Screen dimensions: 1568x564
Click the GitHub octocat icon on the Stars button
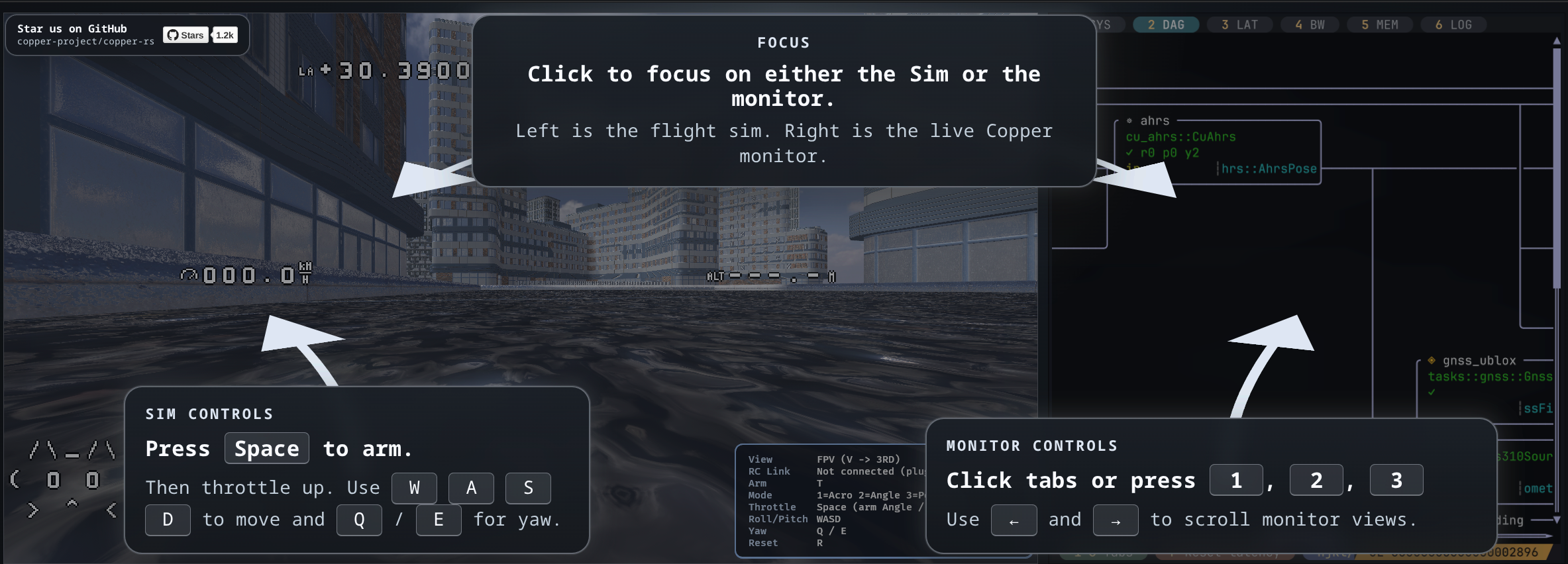pos(174,35)
